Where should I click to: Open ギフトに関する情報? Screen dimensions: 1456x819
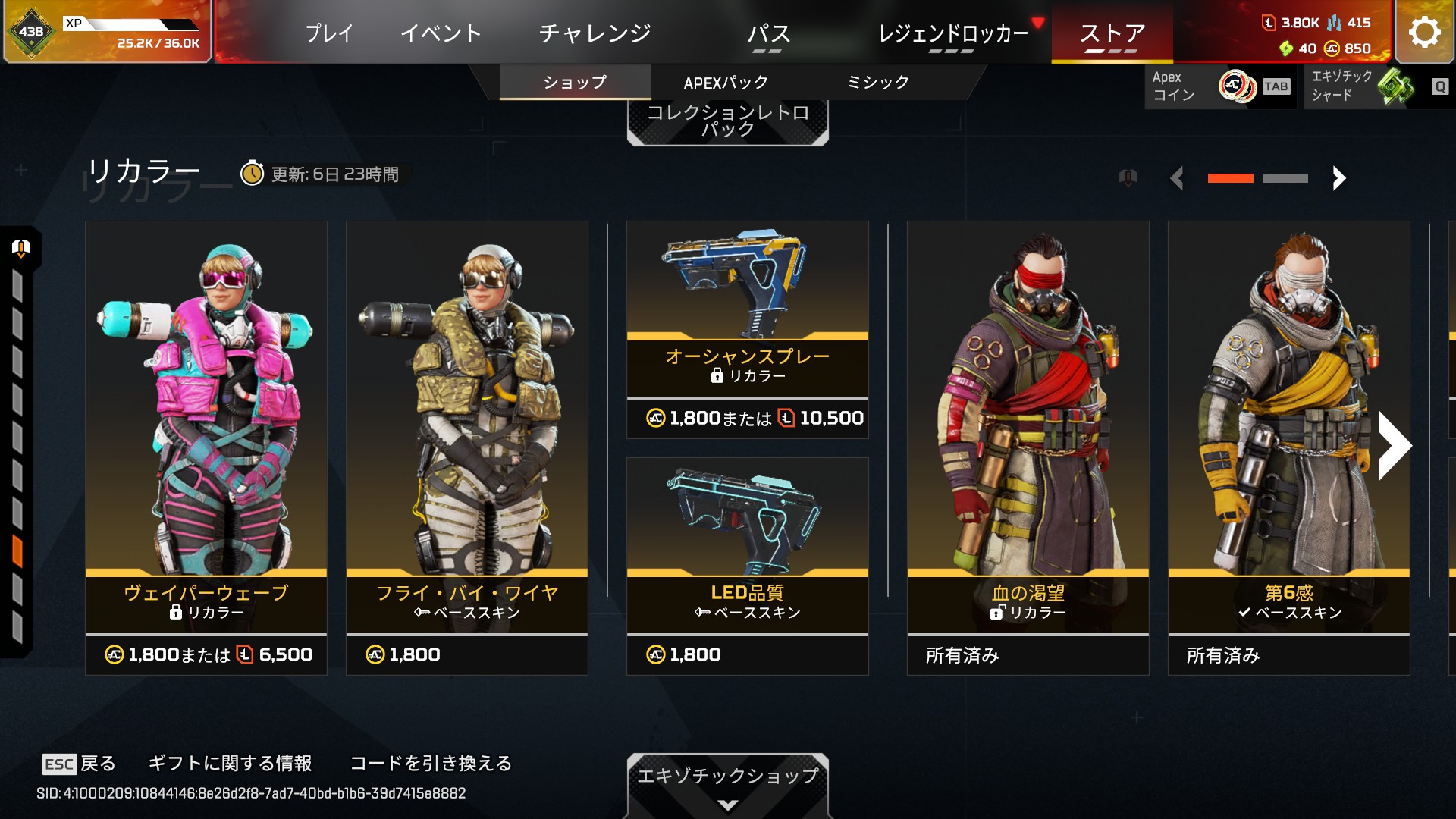(x=230, y=764)
